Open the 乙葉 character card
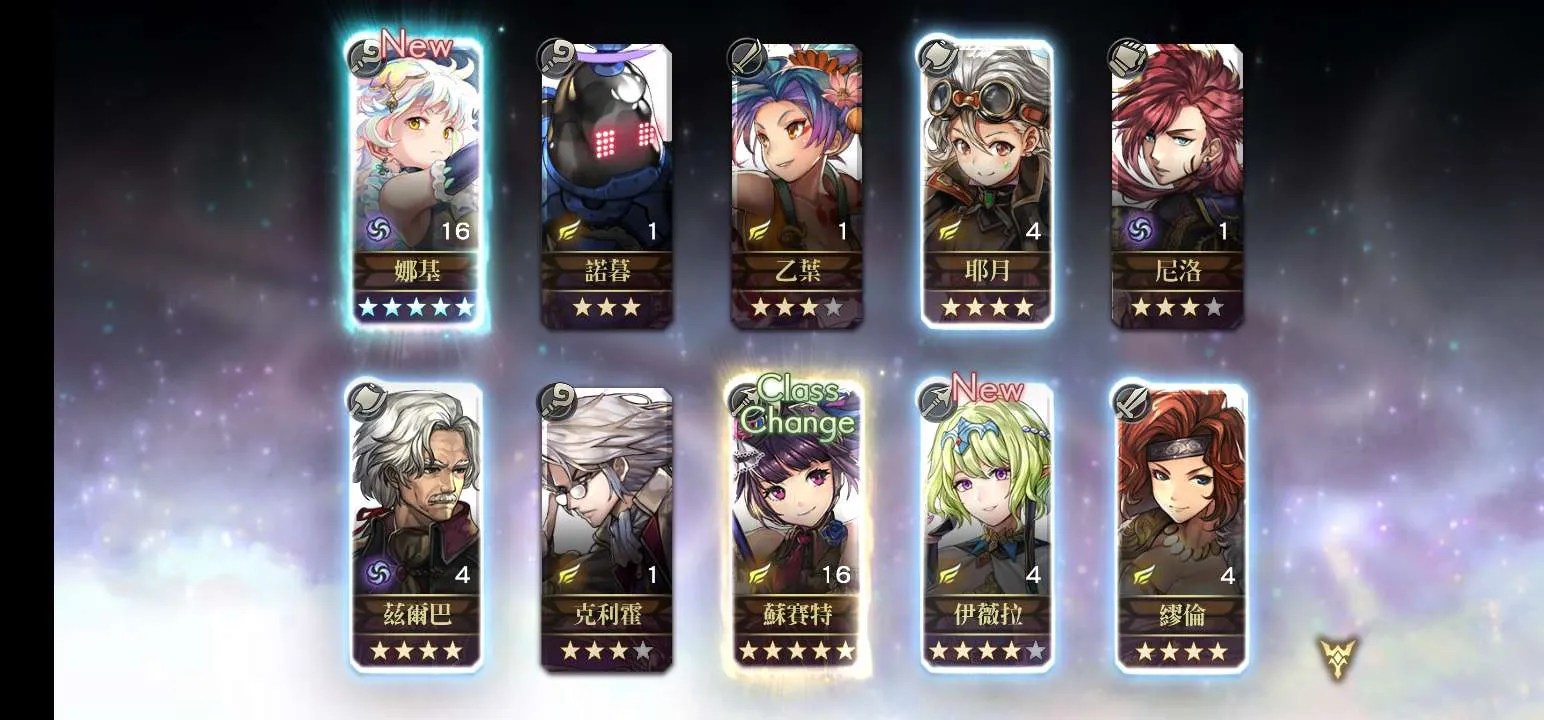 796,185
